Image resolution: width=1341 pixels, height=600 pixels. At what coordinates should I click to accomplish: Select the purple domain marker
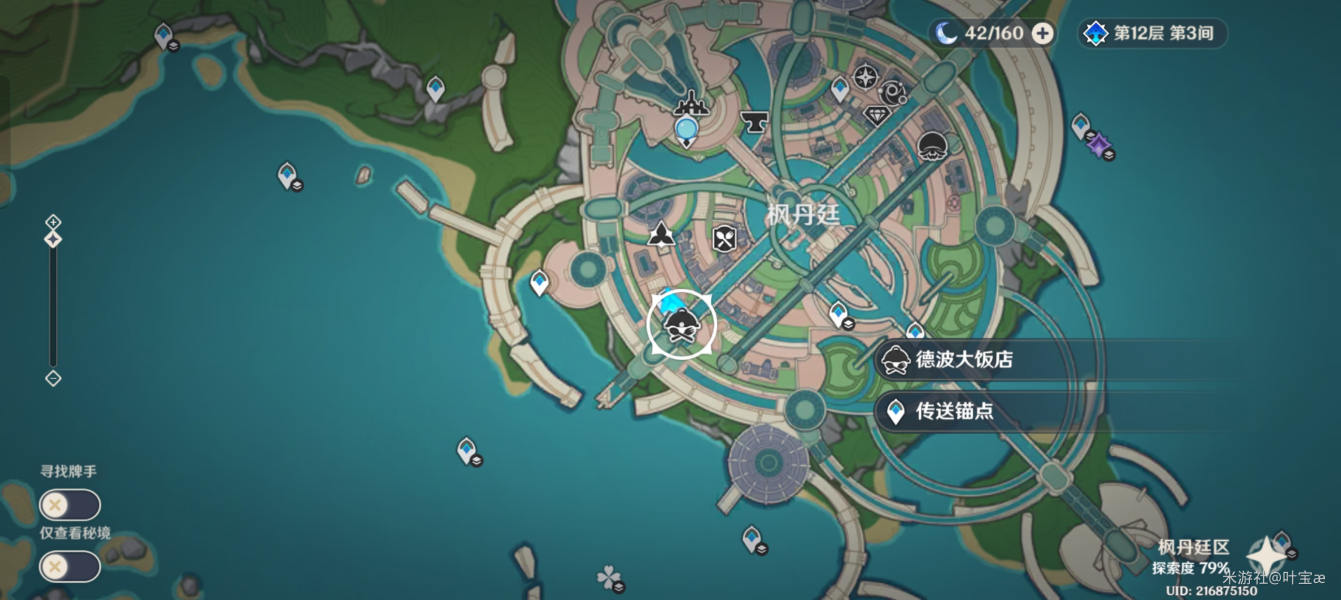[x=1099, y=145]
